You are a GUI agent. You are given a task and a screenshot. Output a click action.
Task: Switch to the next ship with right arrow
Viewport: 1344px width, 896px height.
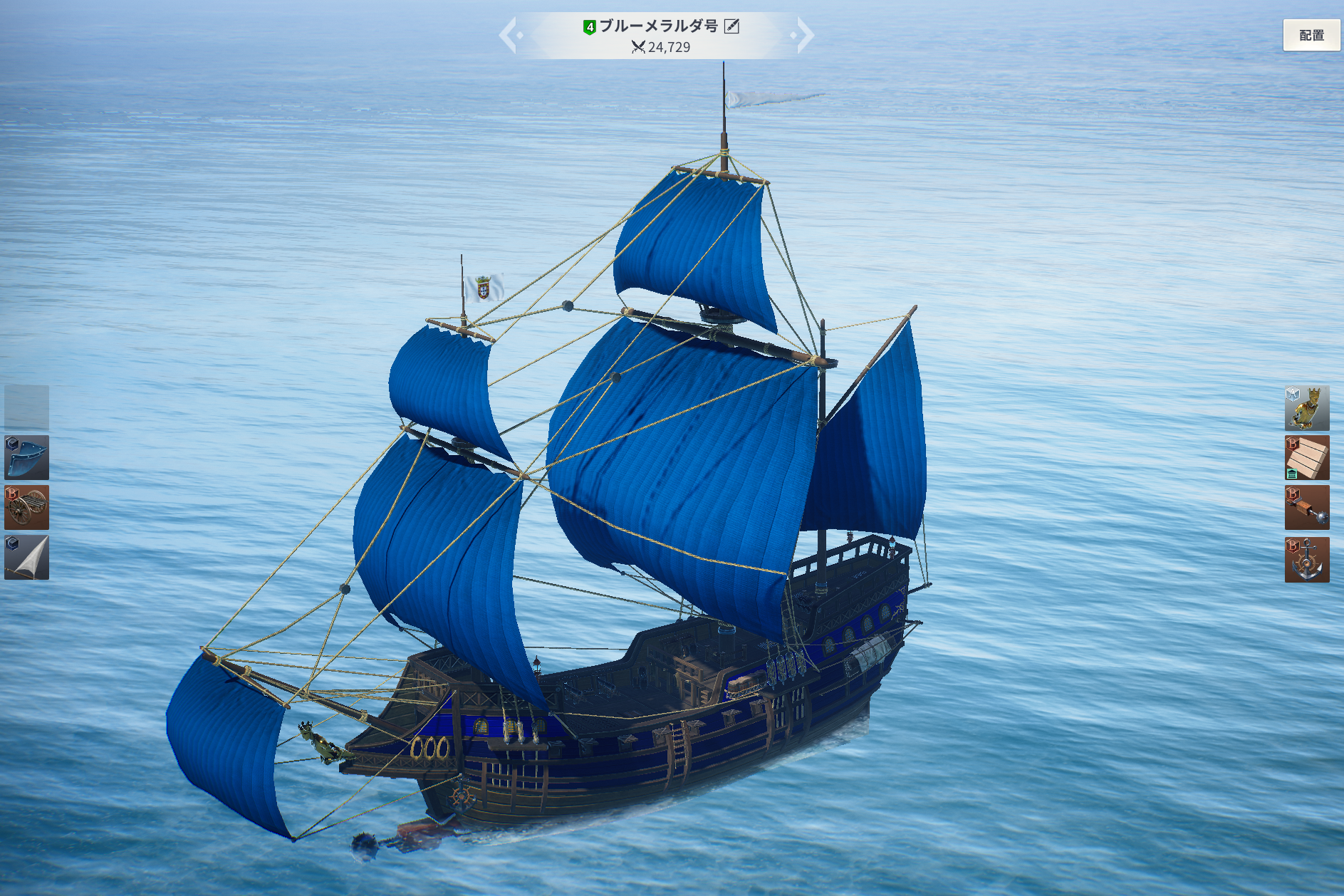pos(804,36)
